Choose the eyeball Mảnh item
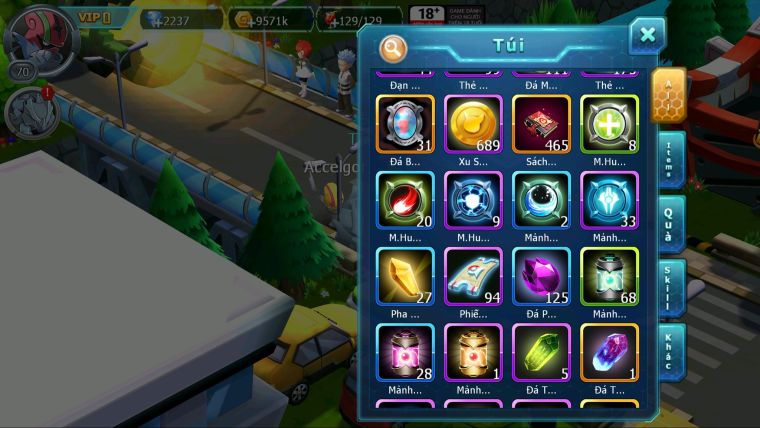 pos(541,200)
